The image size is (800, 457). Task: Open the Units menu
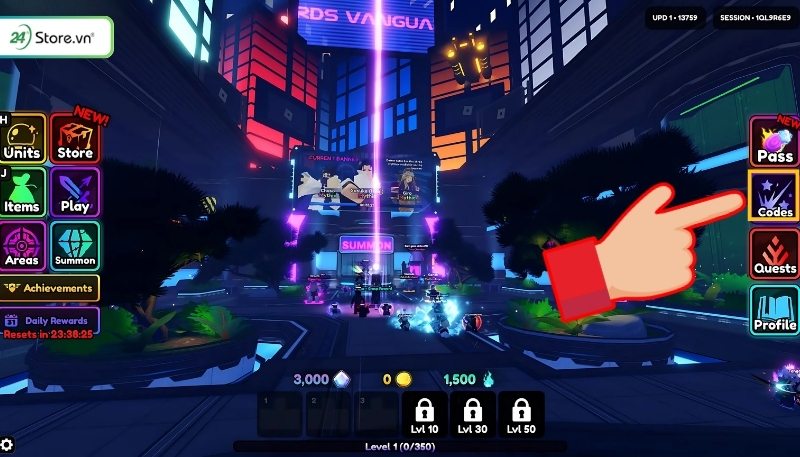[x=23, y=139]
